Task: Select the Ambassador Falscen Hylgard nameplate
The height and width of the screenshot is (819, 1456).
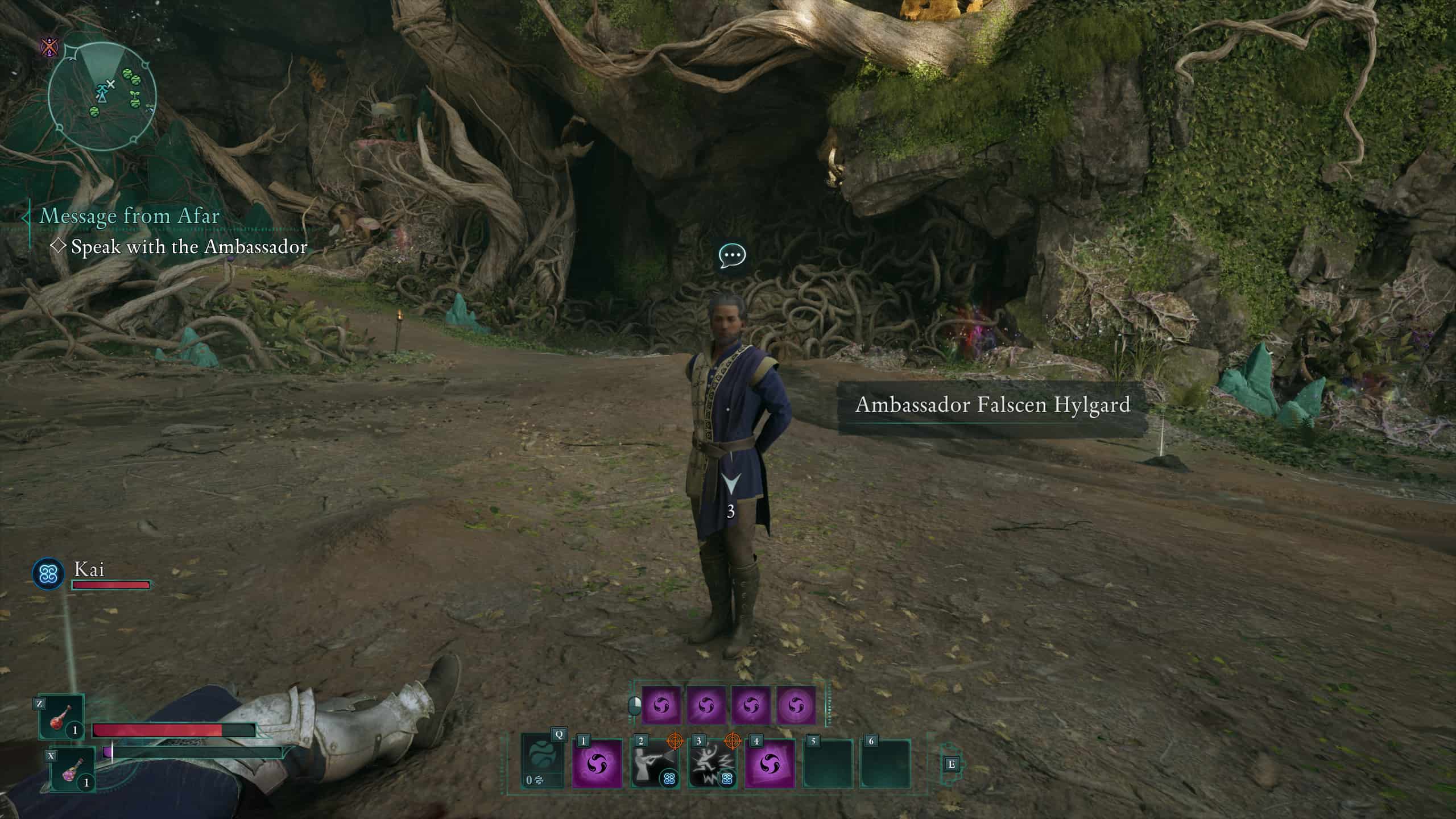Action: coord(992,405)
